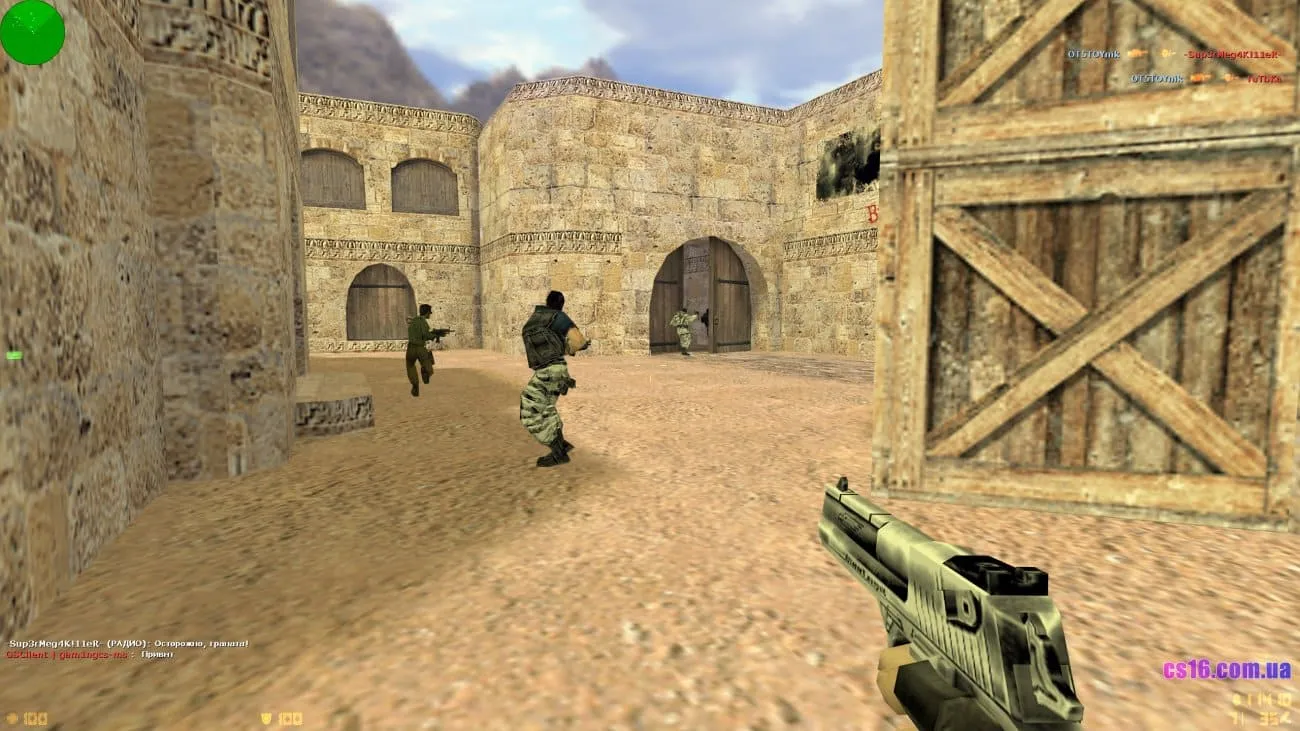1300x731 pixels.
Task: Click the health cross icon on the HUD
Action: (12, 718)
